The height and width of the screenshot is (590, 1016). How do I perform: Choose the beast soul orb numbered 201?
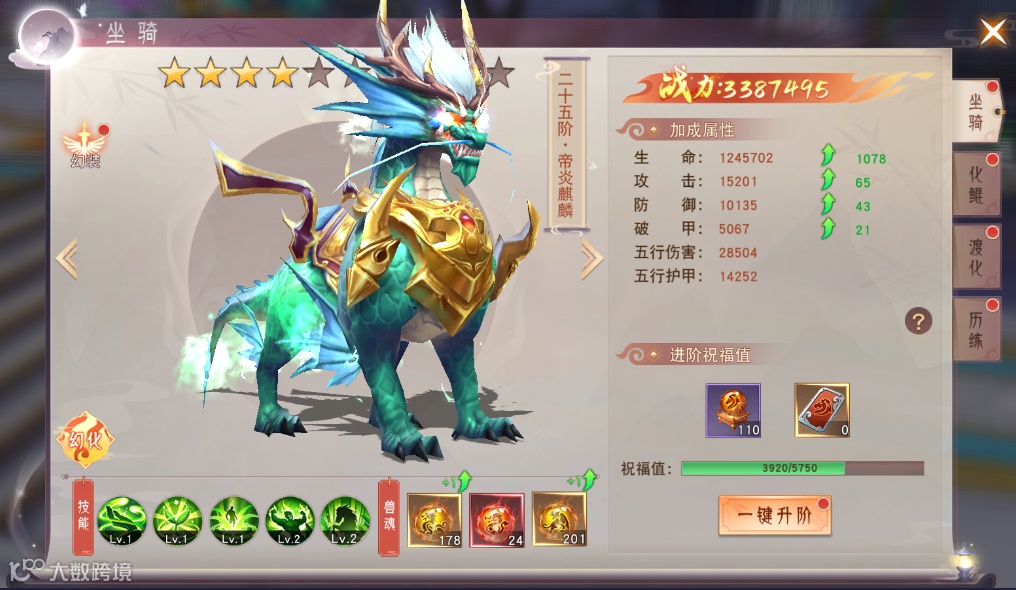tap(559, 520)
